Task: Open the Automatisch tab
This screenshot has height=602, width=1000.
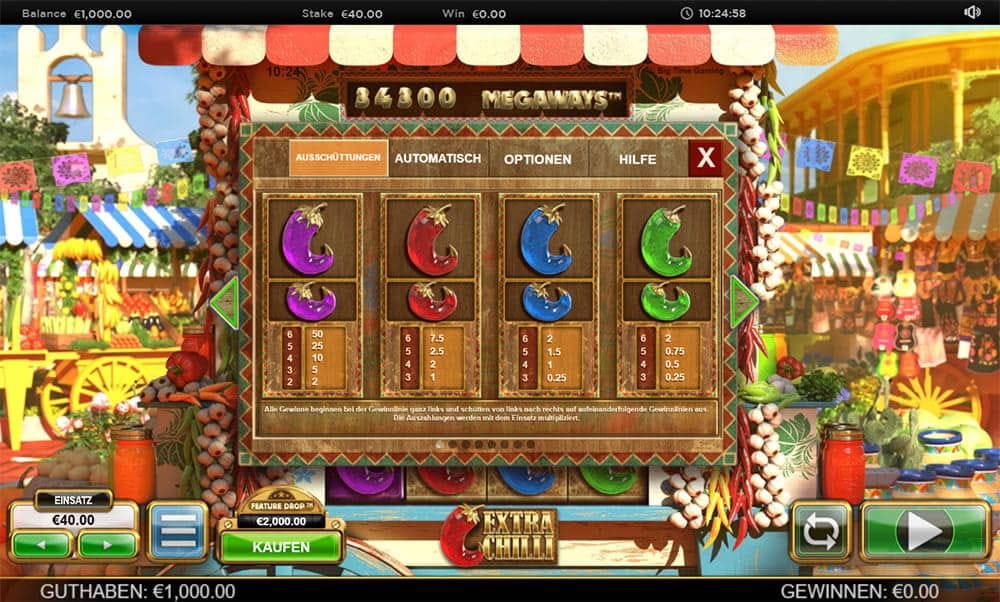Action: click(437, 158)
